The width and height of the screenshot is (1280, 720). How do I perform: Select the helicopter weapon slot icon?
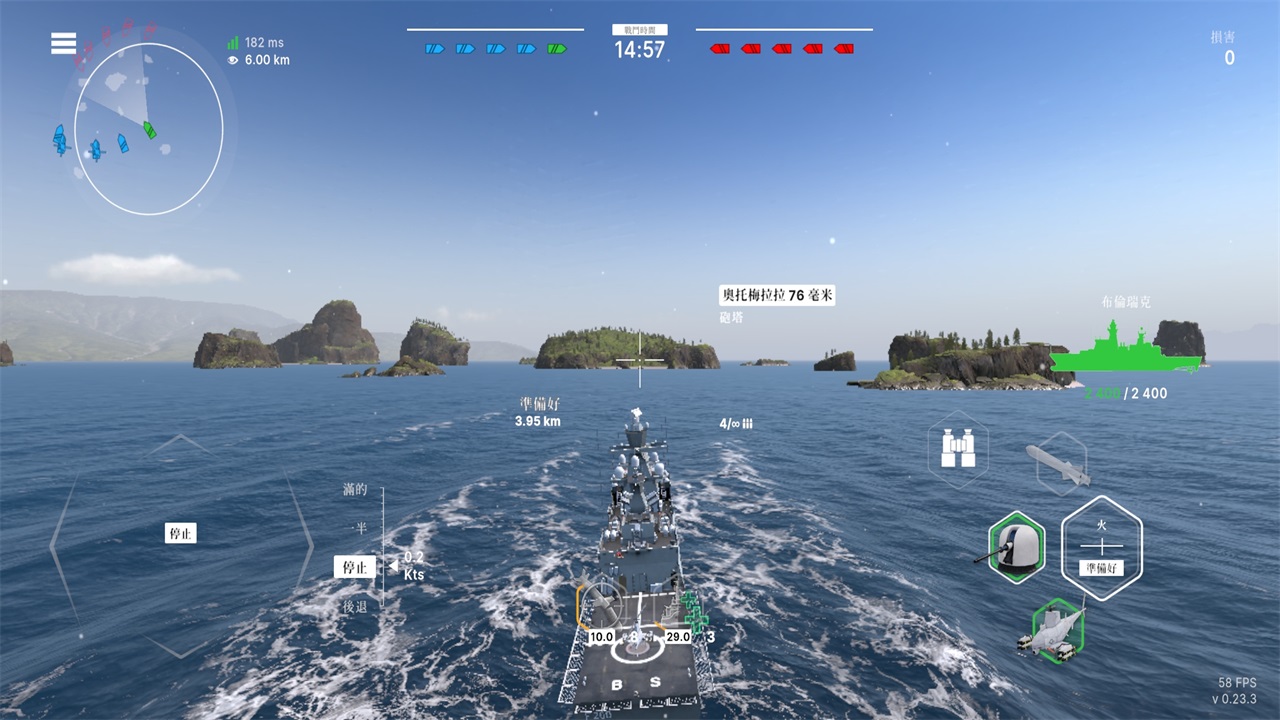coord(1060,630)
